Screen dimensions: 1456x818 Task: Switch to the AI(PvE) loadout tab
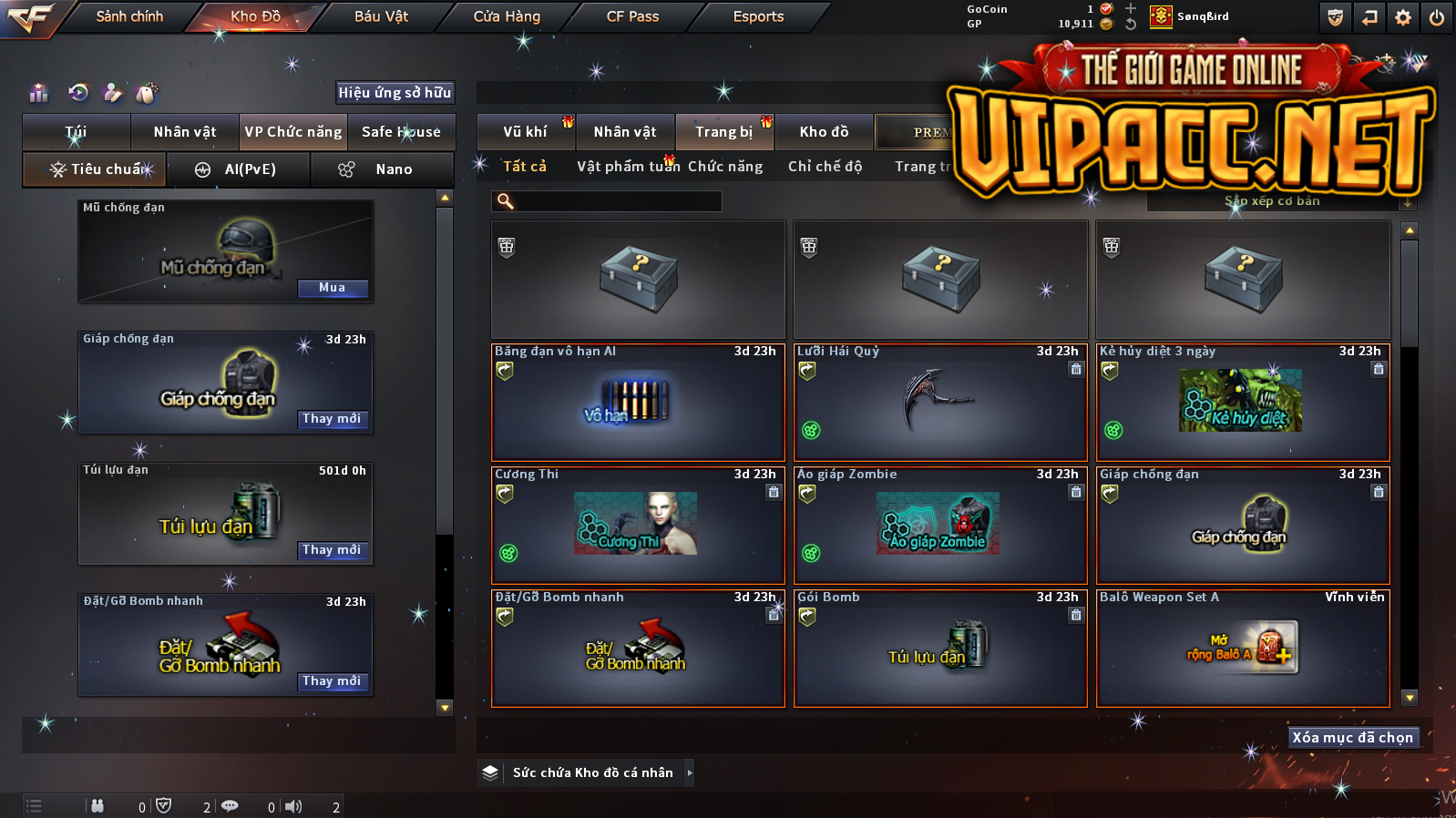point(239,169)
